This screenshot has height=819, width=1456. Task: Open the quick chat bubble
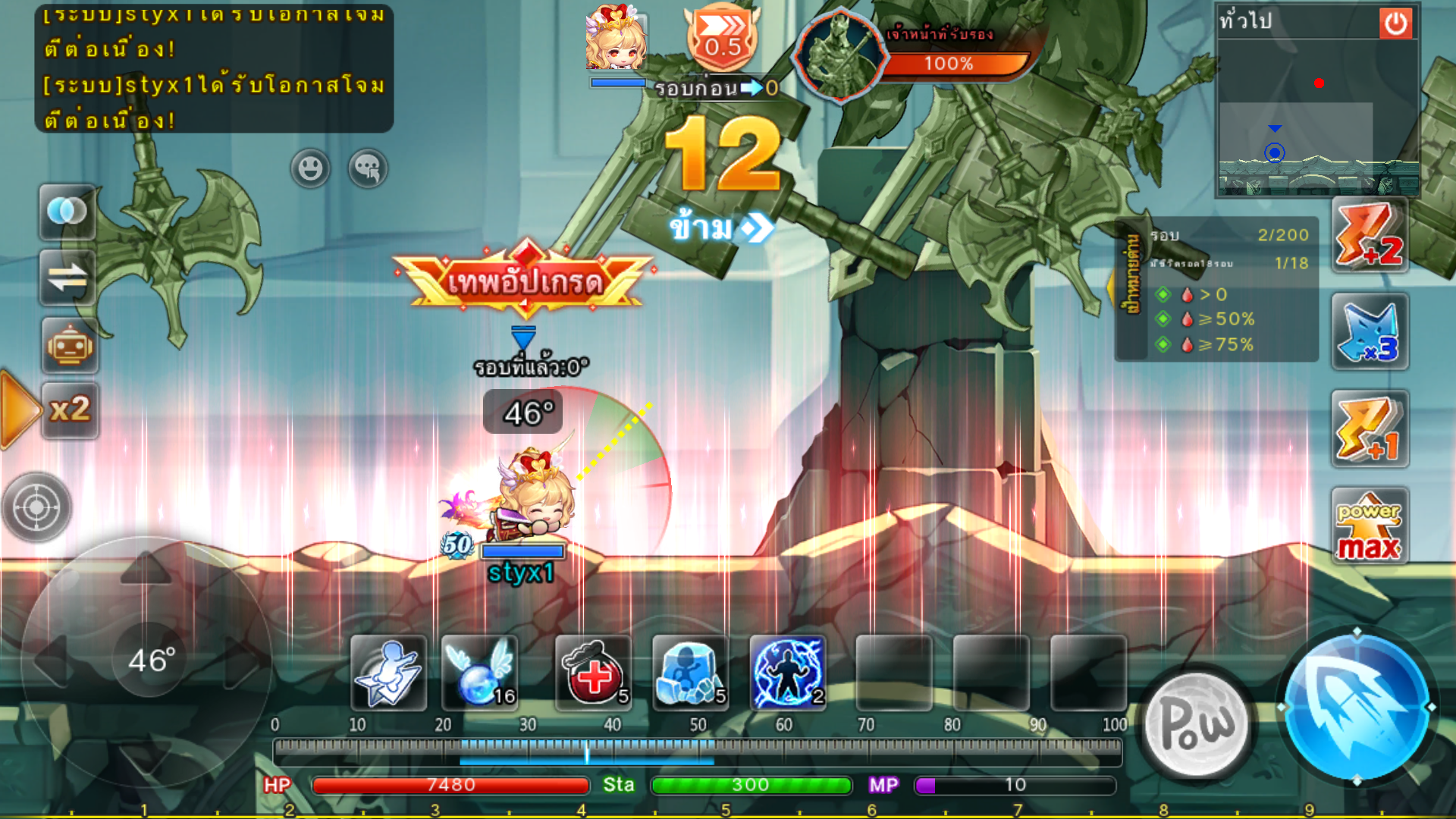coord(368,168)
